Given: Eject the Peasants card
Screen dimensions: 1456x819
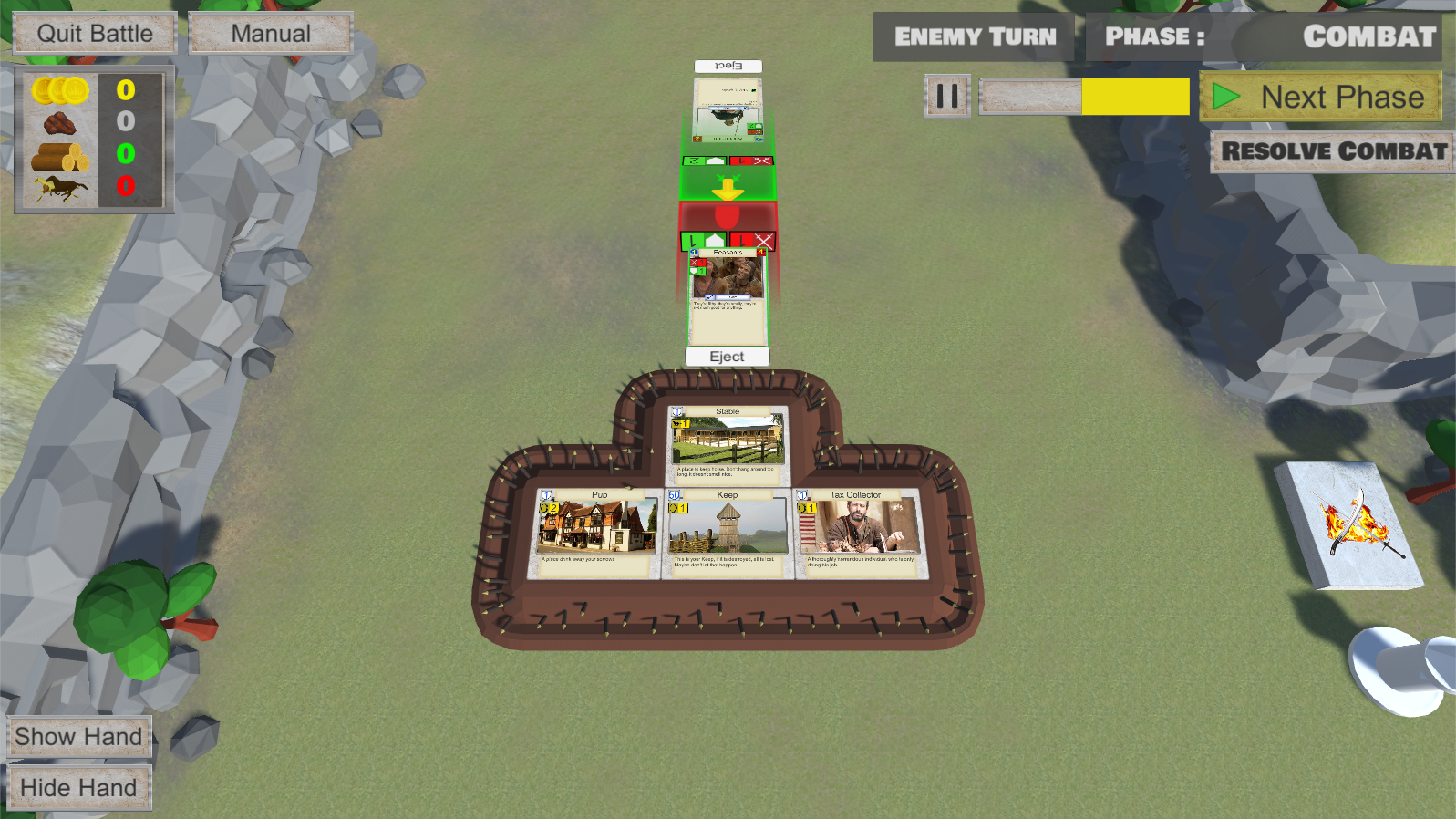Looking at the screenshot, I should click(727, 357).
